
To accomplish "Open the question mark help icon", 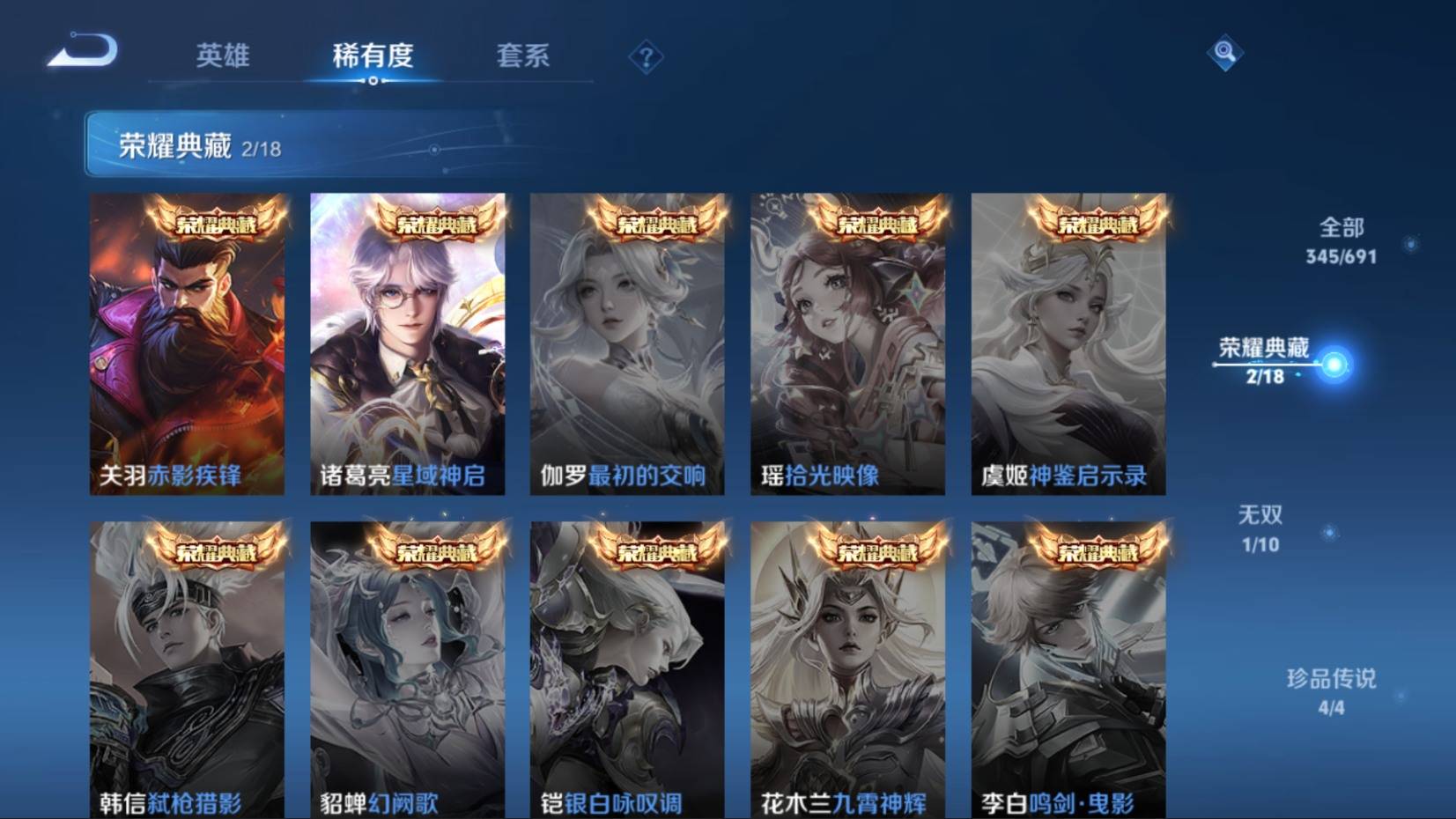I will click(x=646, y=58).
